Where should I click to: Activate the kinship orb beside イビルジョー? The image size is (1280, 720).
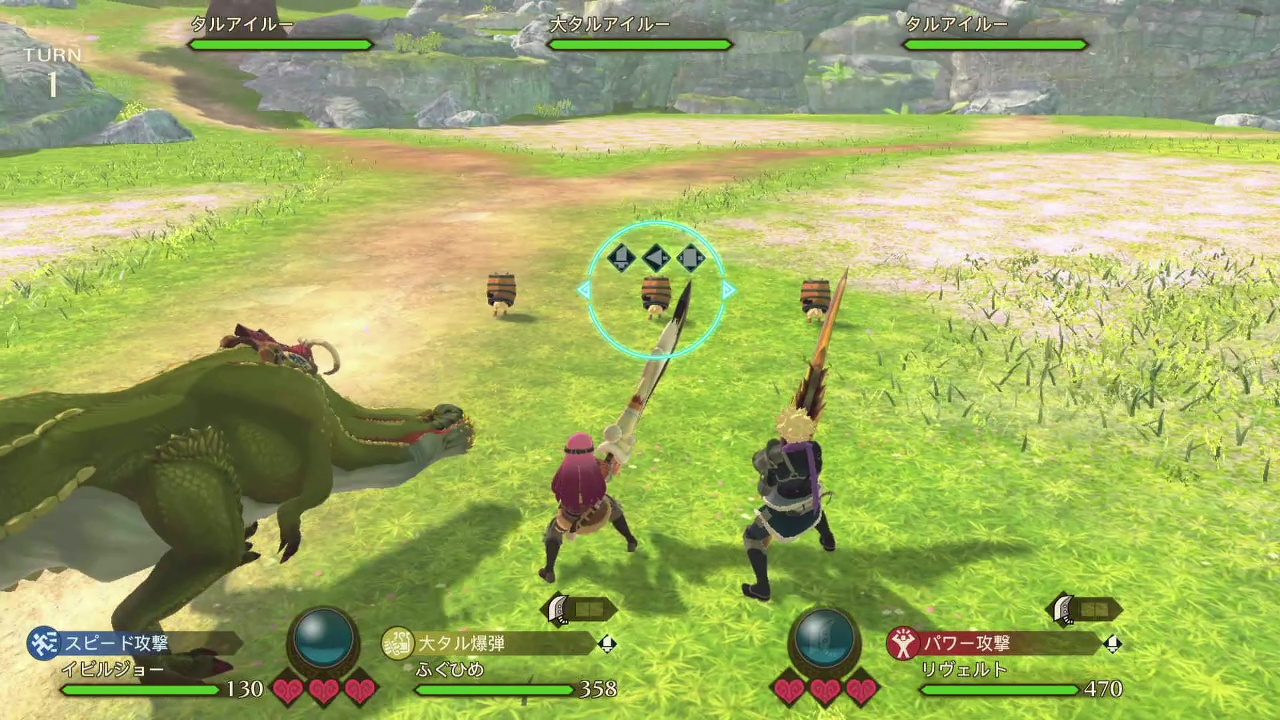323,638
